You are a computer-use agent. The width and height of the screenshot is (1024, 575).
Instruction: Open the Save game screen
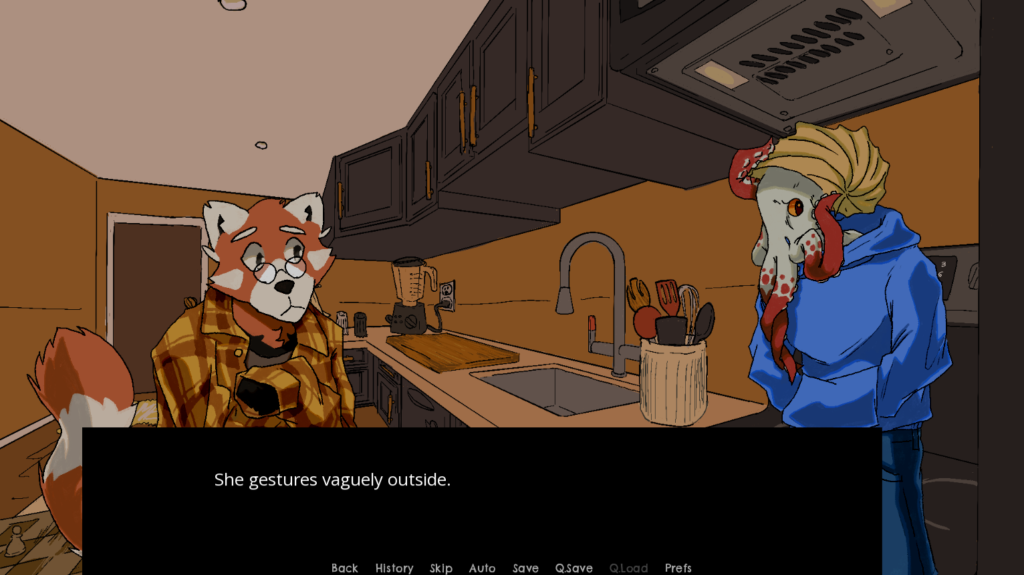[x=525, y=568]
